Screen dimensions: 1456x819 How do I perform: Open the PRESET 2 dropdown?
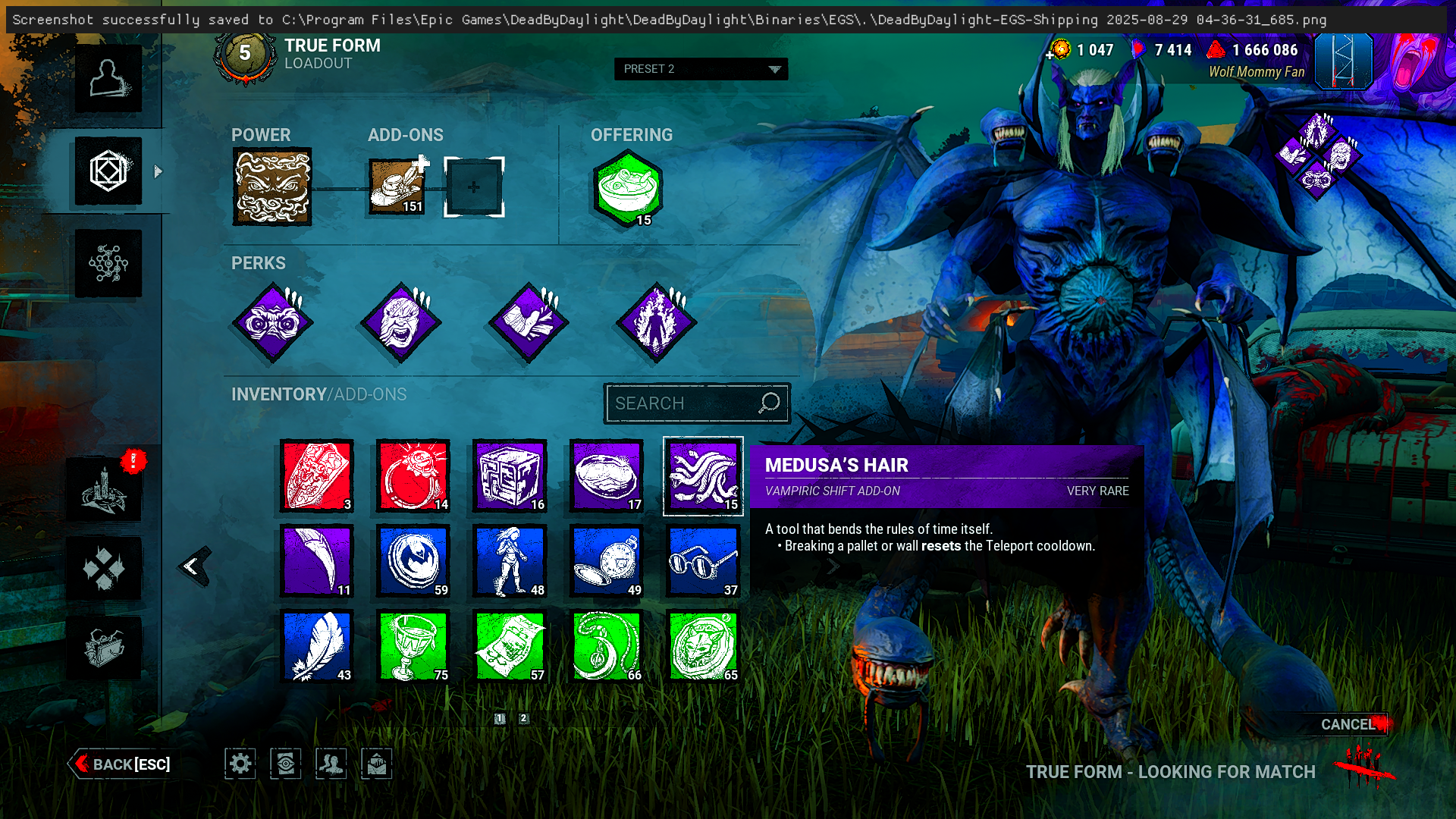tap(701, 69)
